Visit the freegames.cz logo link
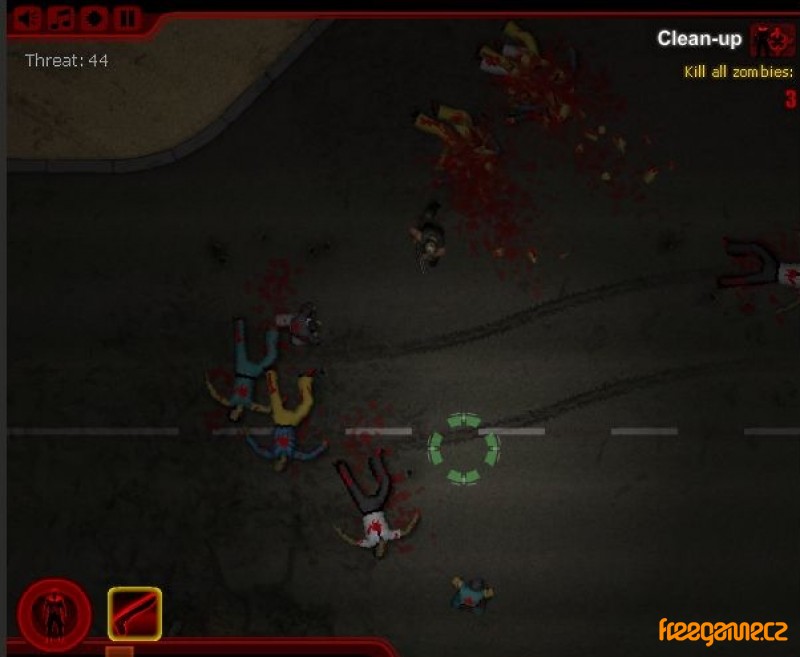Screen dimensions: 800x657 (x=722, y=631)
